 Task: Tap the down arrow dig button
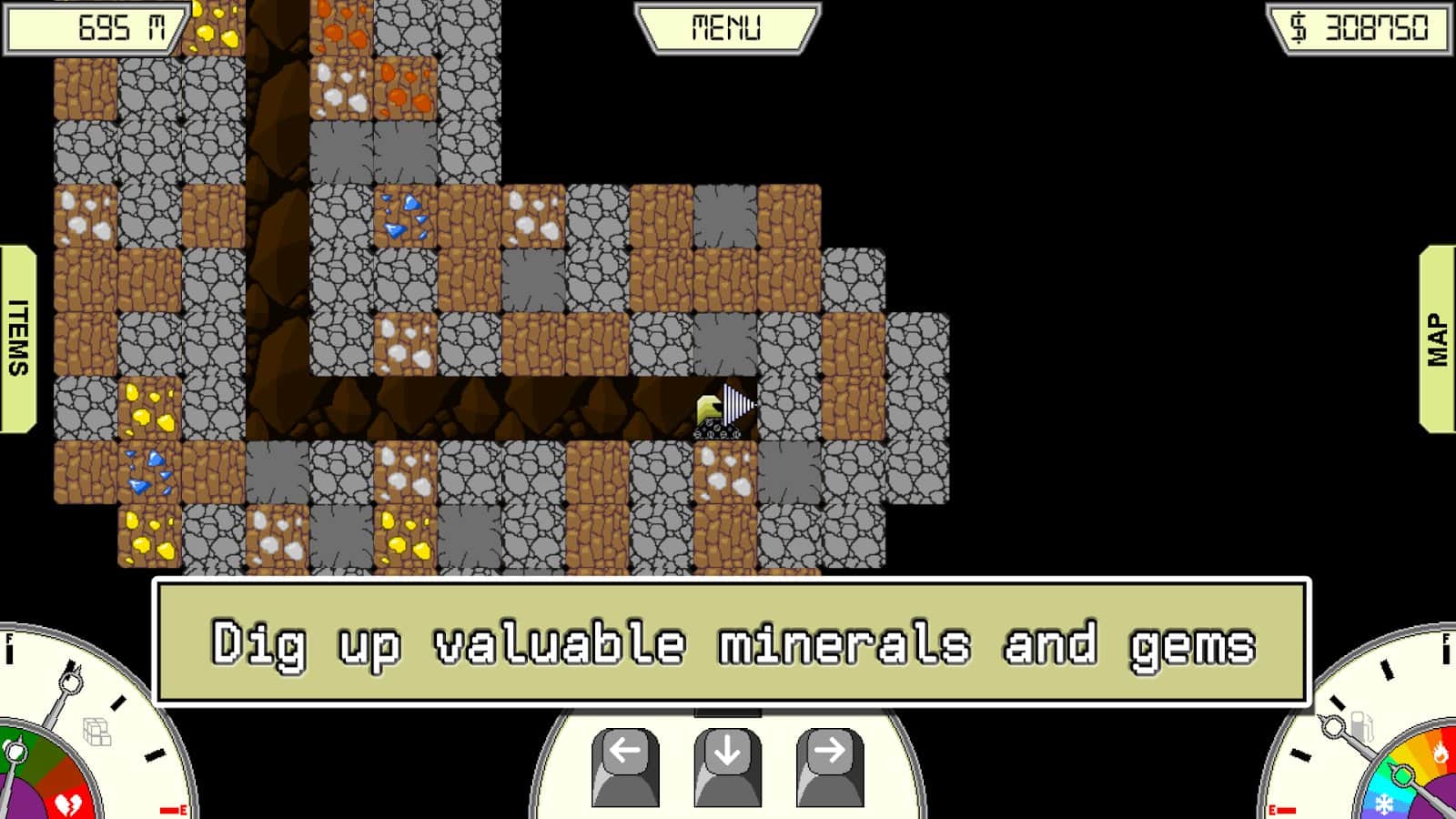[x=727, y=764]
